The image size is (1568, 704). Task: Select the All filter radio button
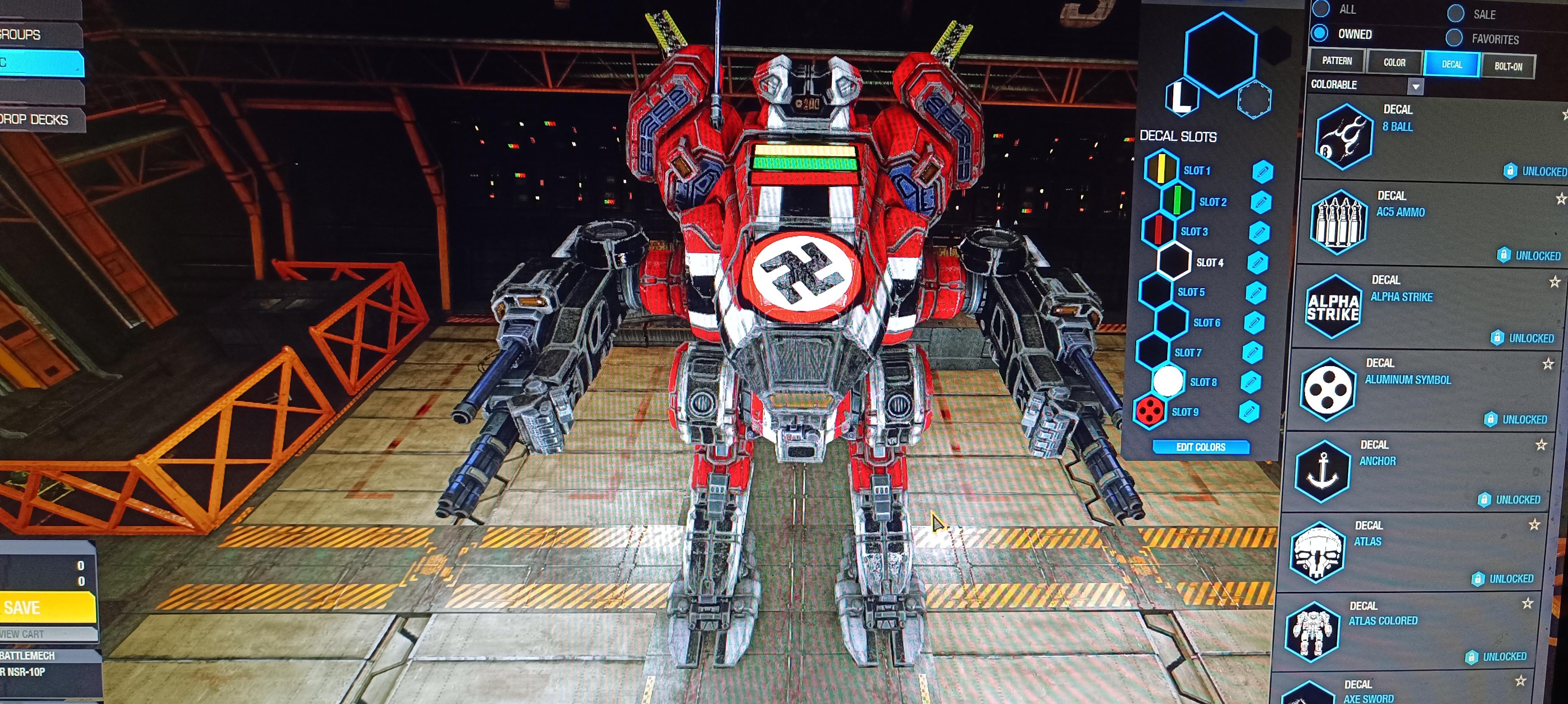(1321, 9)
